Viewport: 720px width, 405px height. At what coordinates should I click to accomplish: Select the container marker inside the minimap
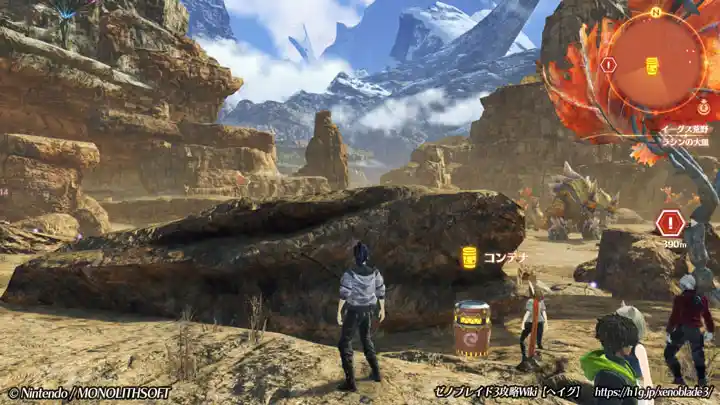point(652,66)
